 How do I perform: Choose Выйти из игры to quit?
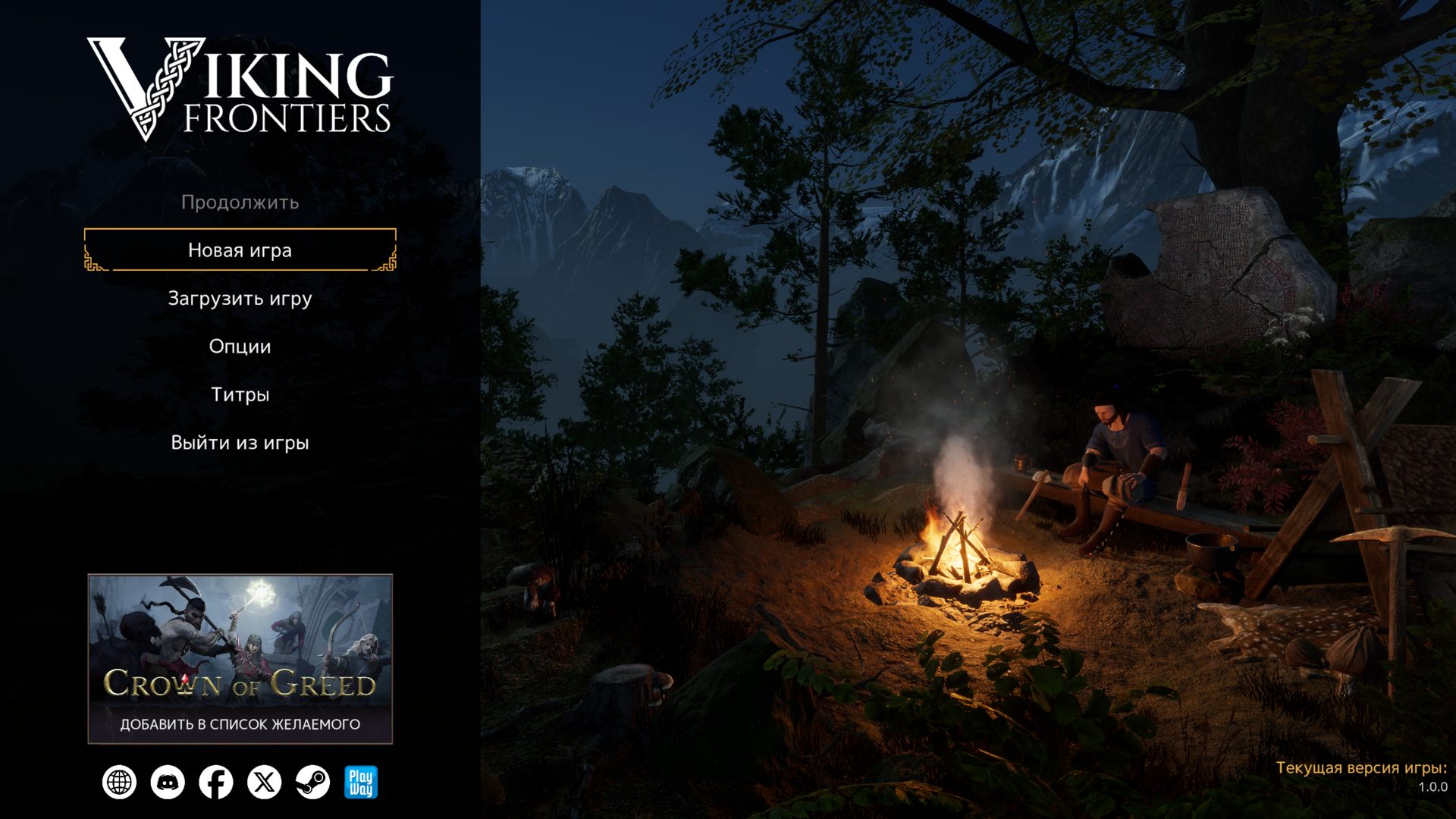[x=240, y=443]
